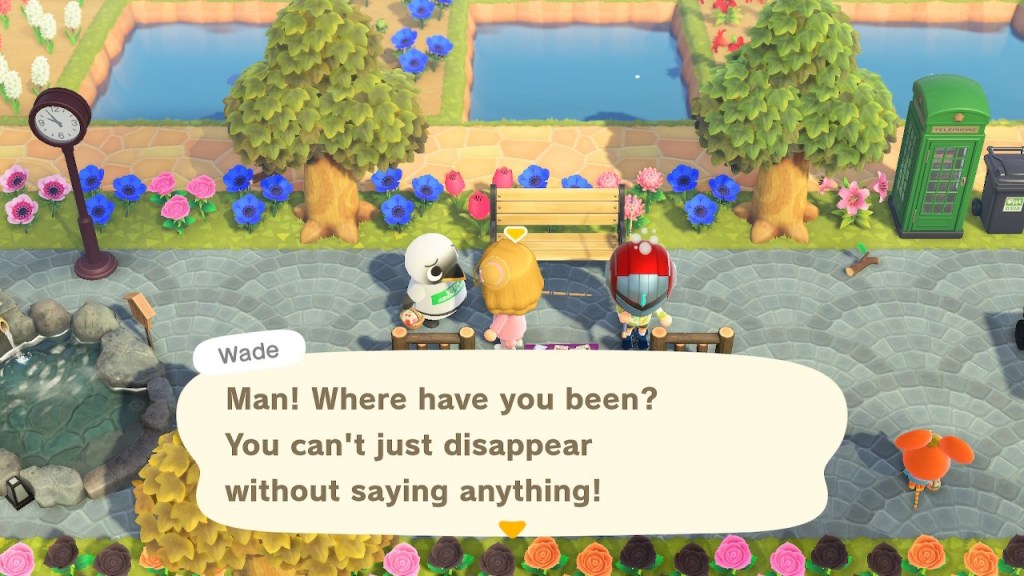Click the yellow continue arrow under the dialogue
Image resolution: width=1024 pixels, height=576 pixels.
coord(512,529)
